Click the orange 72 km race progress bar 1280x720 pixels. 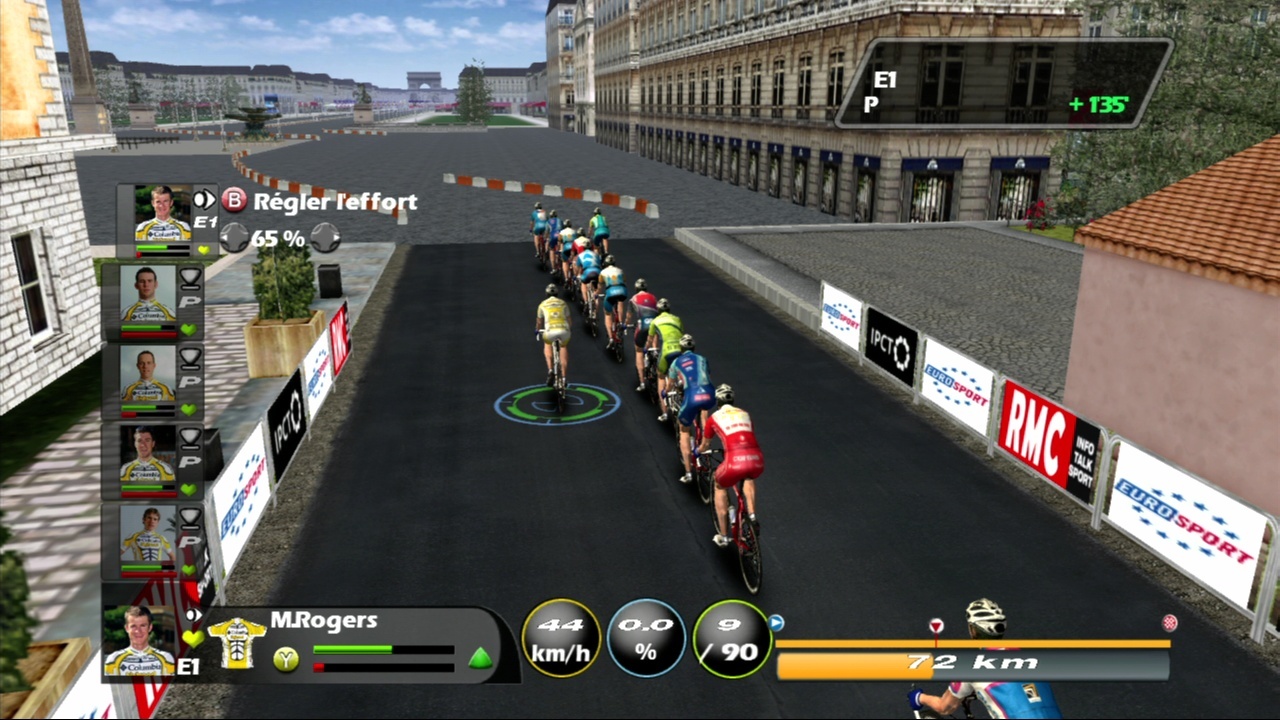click(972, 663)
